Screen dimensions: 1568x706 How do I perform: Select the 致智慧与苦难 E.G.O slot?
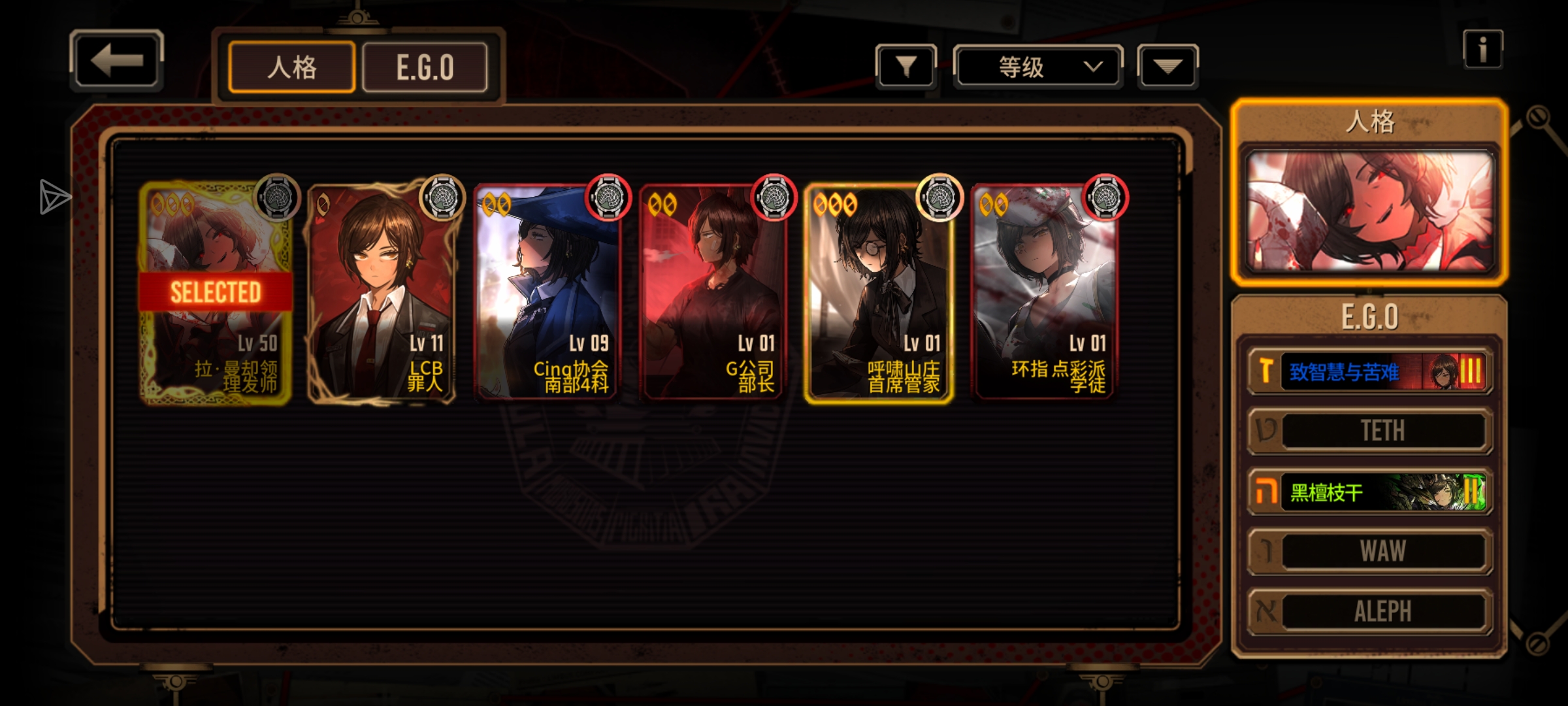click(1369, 372)
